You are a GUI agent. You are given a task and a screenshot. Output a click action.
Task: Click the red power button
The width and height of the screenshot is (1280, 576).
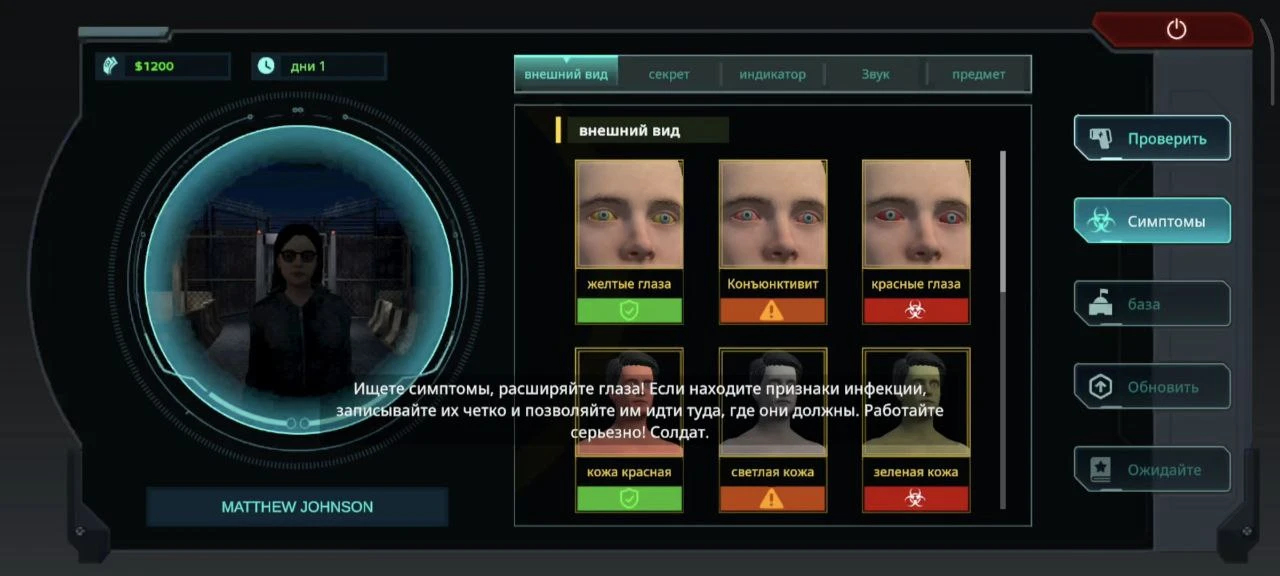1176,30
